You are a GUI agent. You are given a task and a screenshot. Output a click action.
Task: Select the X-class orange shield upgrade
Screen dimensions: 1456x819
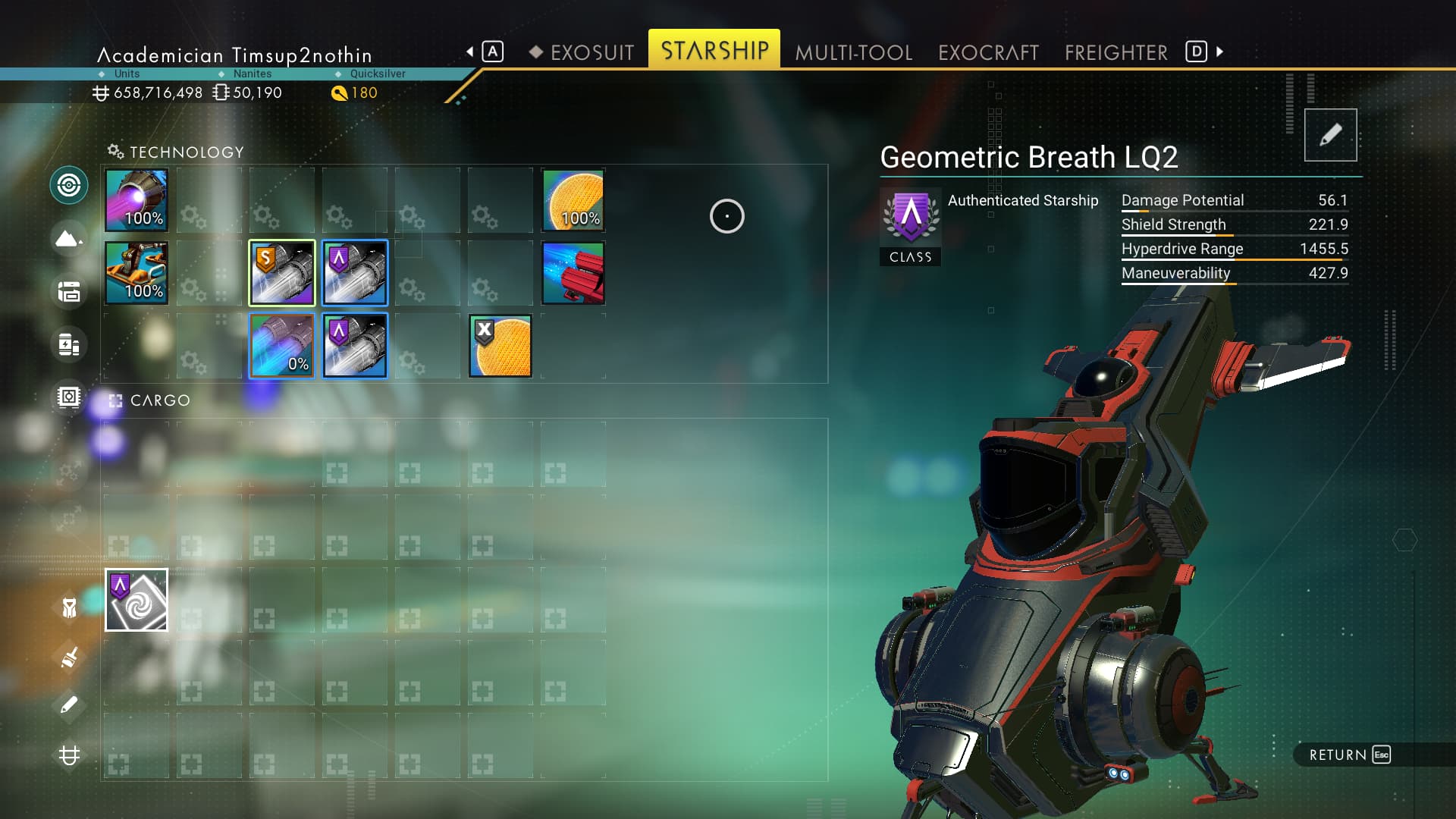tap(500, 346)
